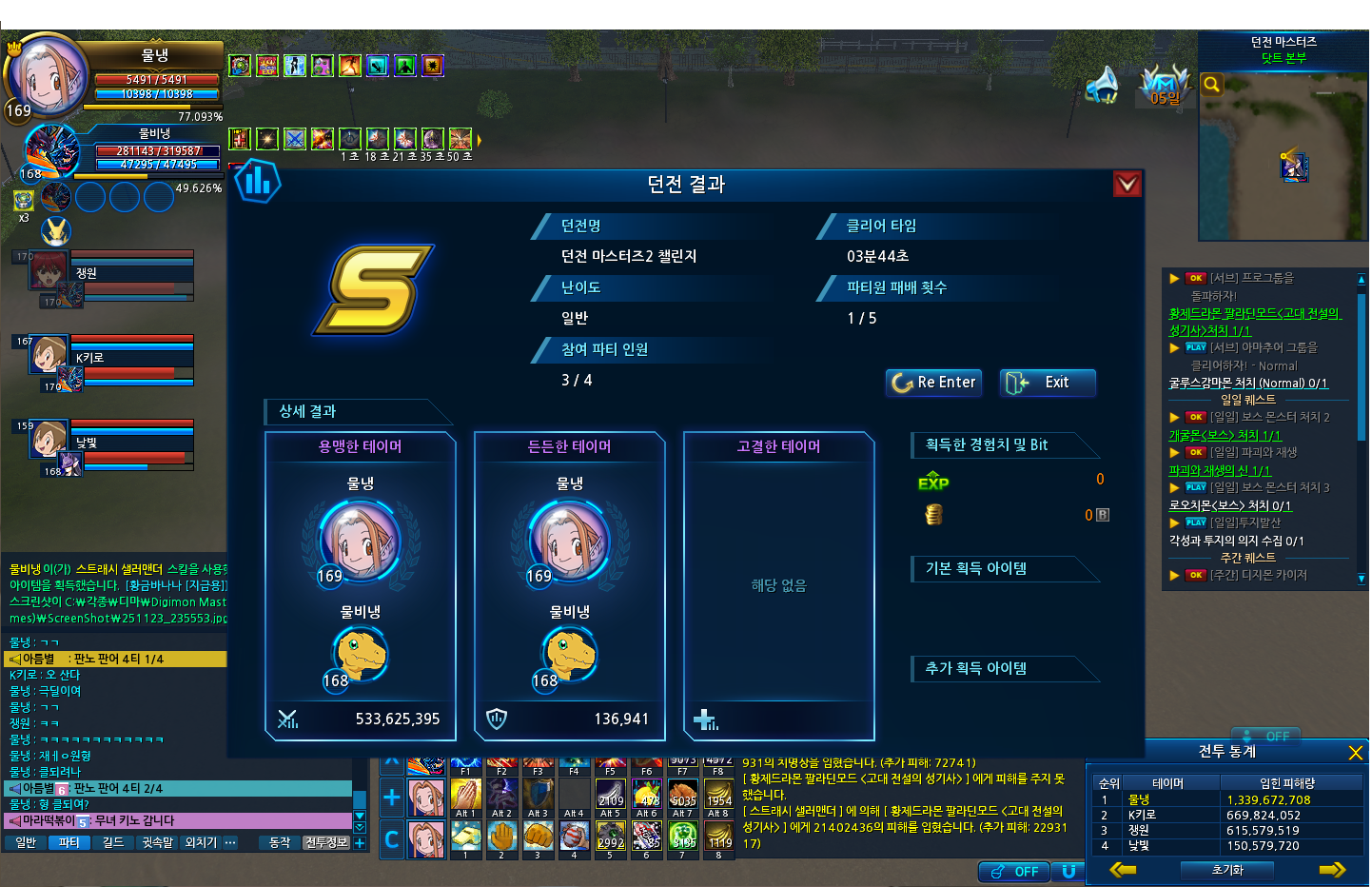The width and height of the screenshot is (1372, 887).
Task: Switch chat to the 일반 tab
Action: click(x=26, y=842)
